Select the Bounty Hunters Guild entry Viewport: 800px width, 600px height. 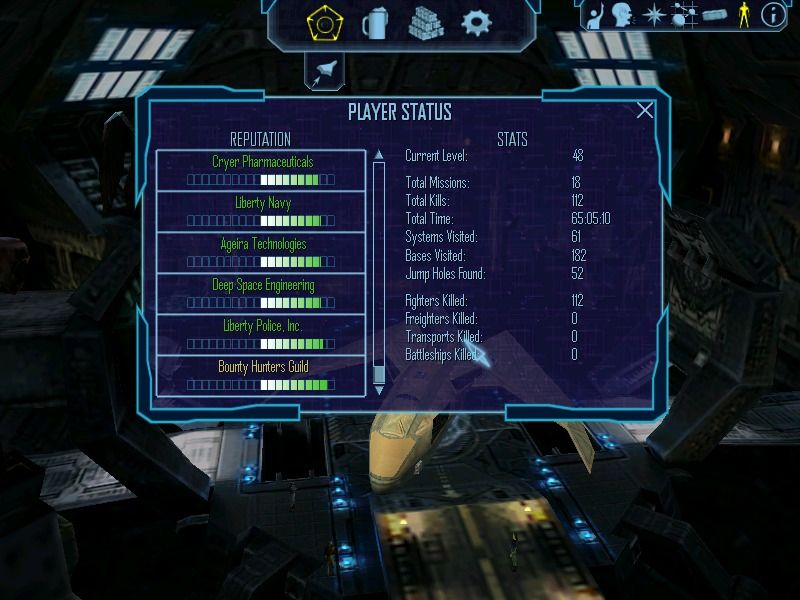click(x=262, y=375)
